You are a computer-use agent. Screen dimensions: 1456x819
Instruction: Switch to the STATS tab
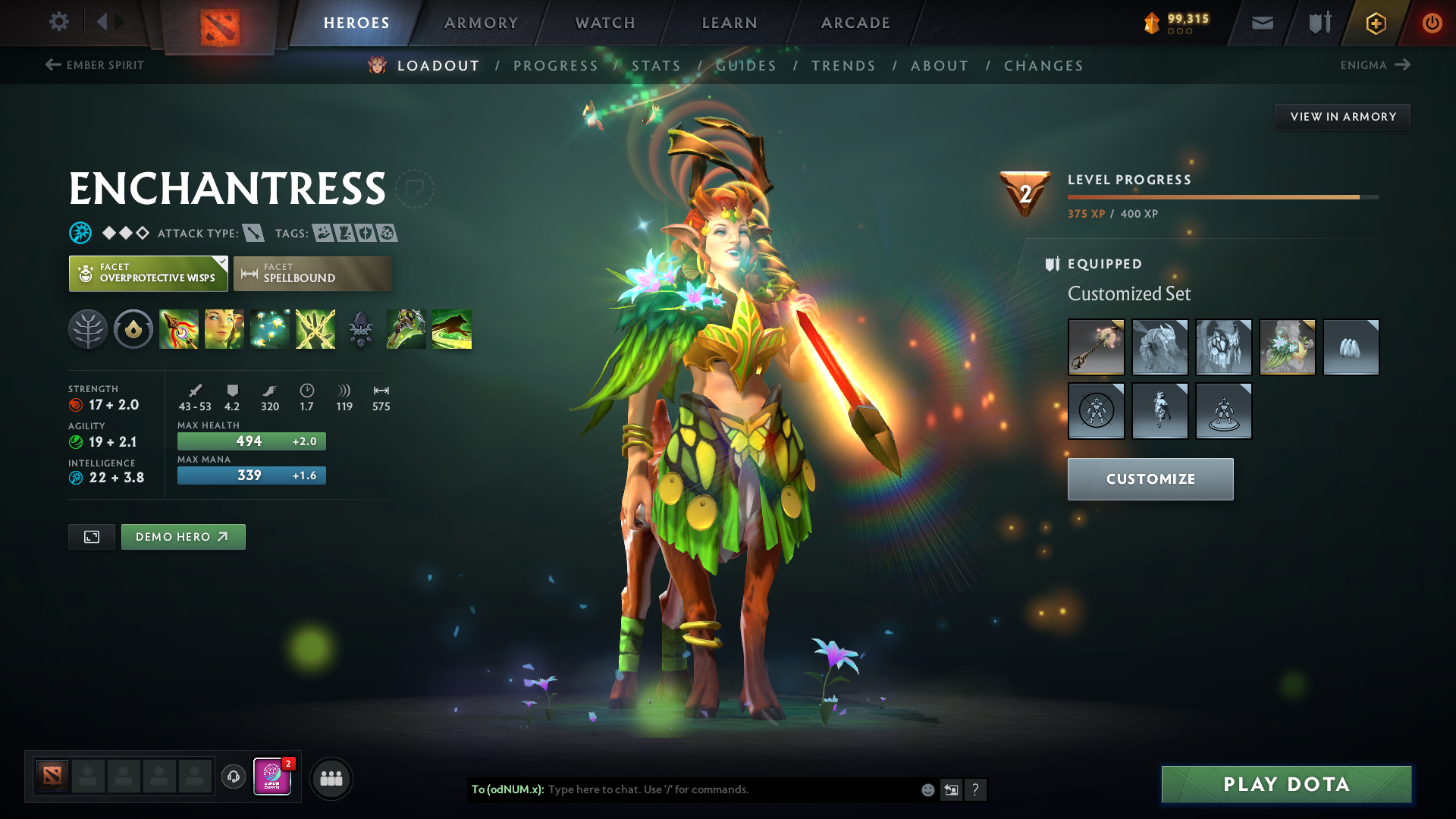click(657, 65)
